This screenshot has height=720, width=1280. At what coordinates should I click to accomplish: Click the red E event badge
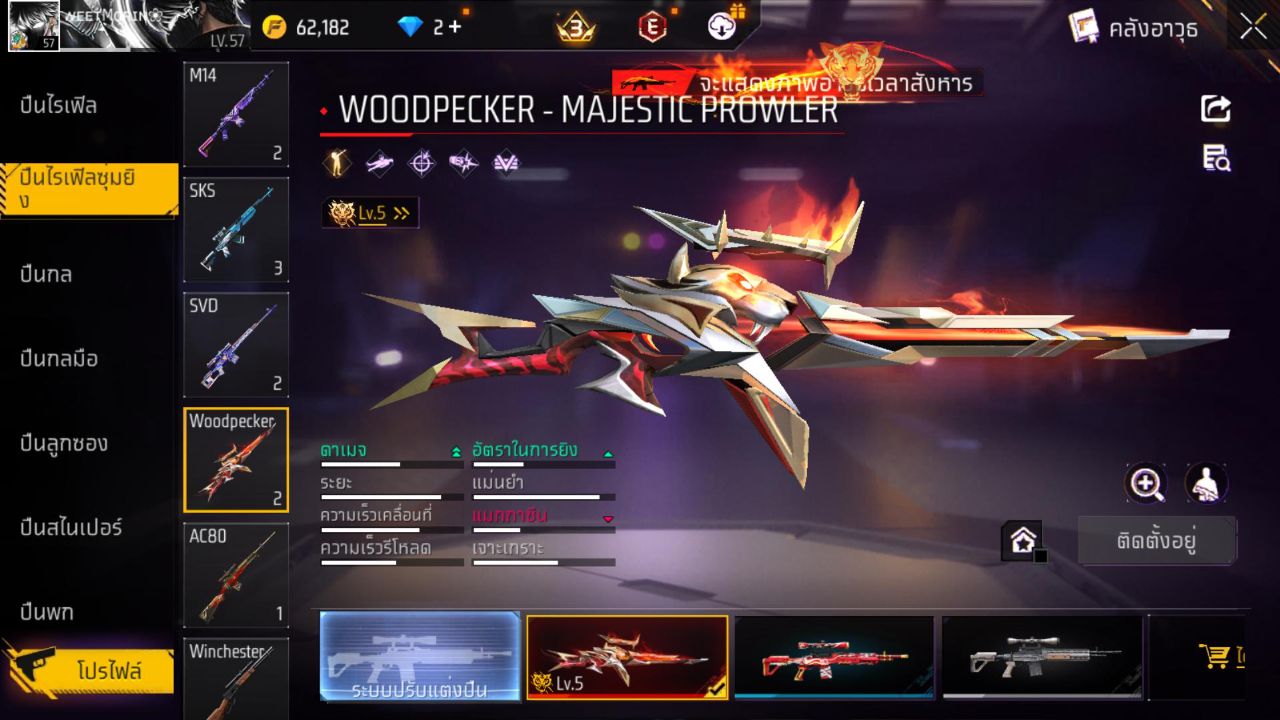click(x=652, y=27)
